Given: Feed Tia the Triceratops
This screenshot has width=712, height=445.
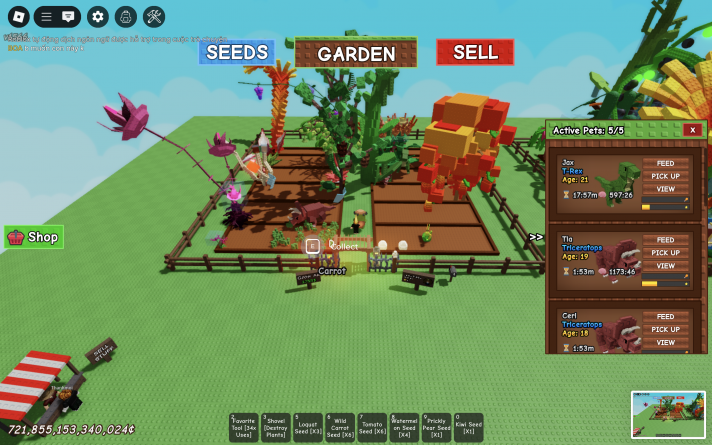Looking at the screenshot, I should pos(665,240).
